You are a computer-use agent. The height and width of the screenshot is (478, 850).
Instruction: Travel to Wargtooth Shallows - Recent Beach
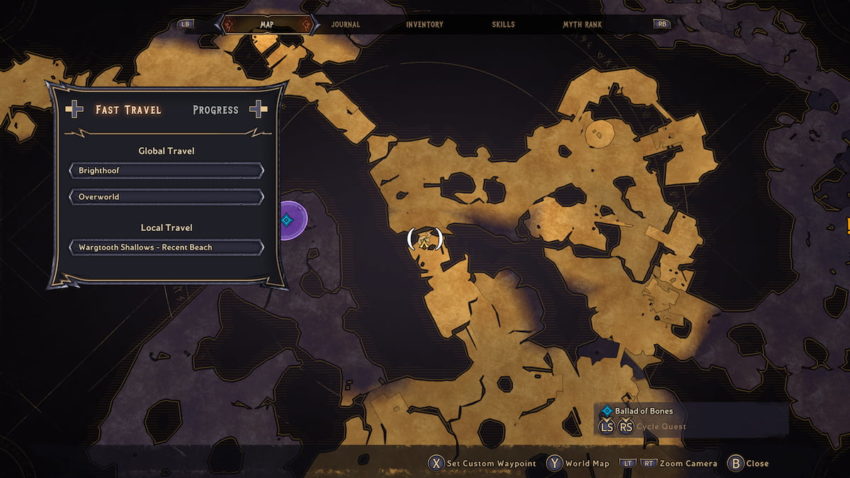point(166,247)
